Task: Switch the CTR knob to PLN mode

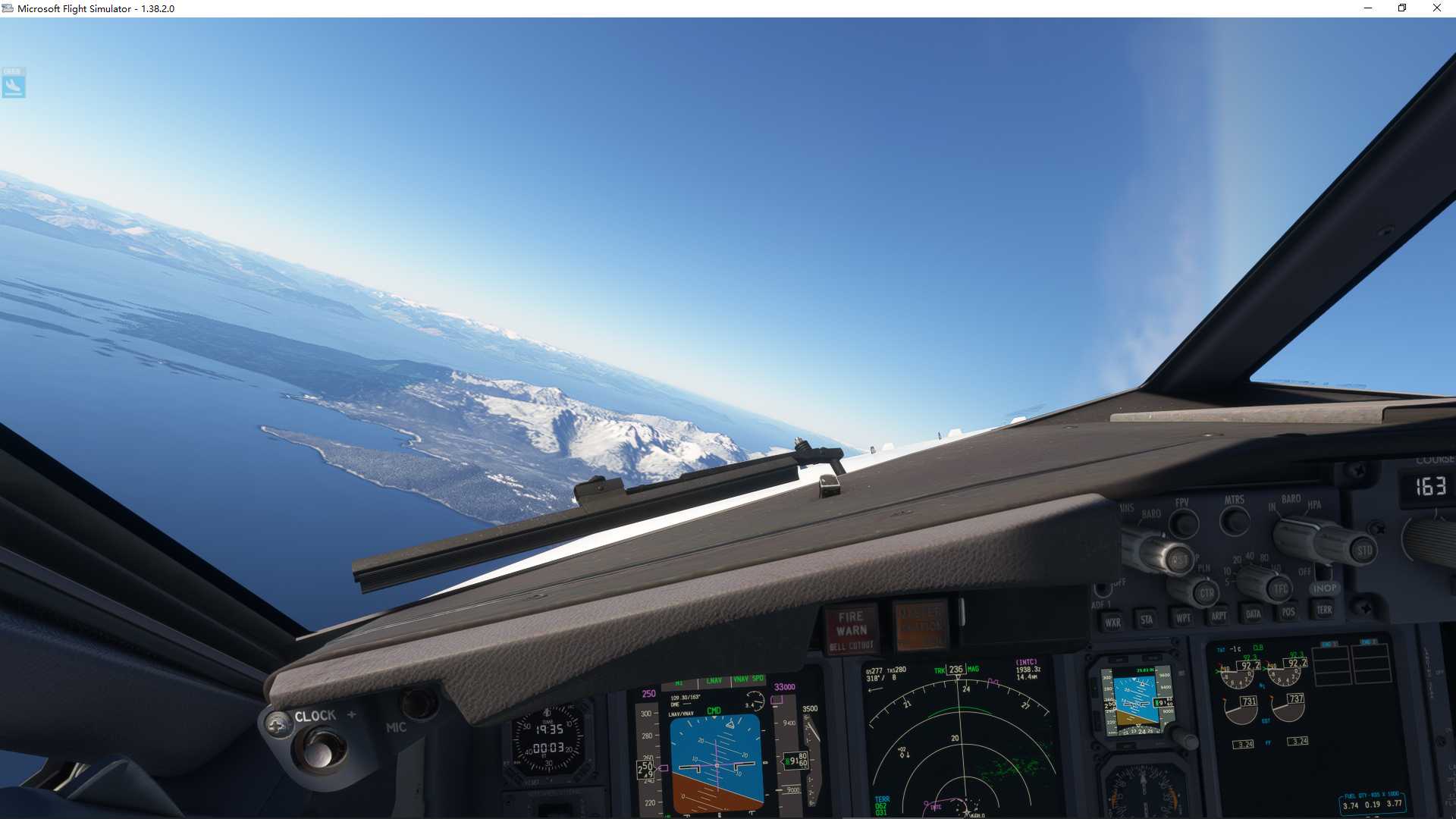Action: tap(1207, 595)
